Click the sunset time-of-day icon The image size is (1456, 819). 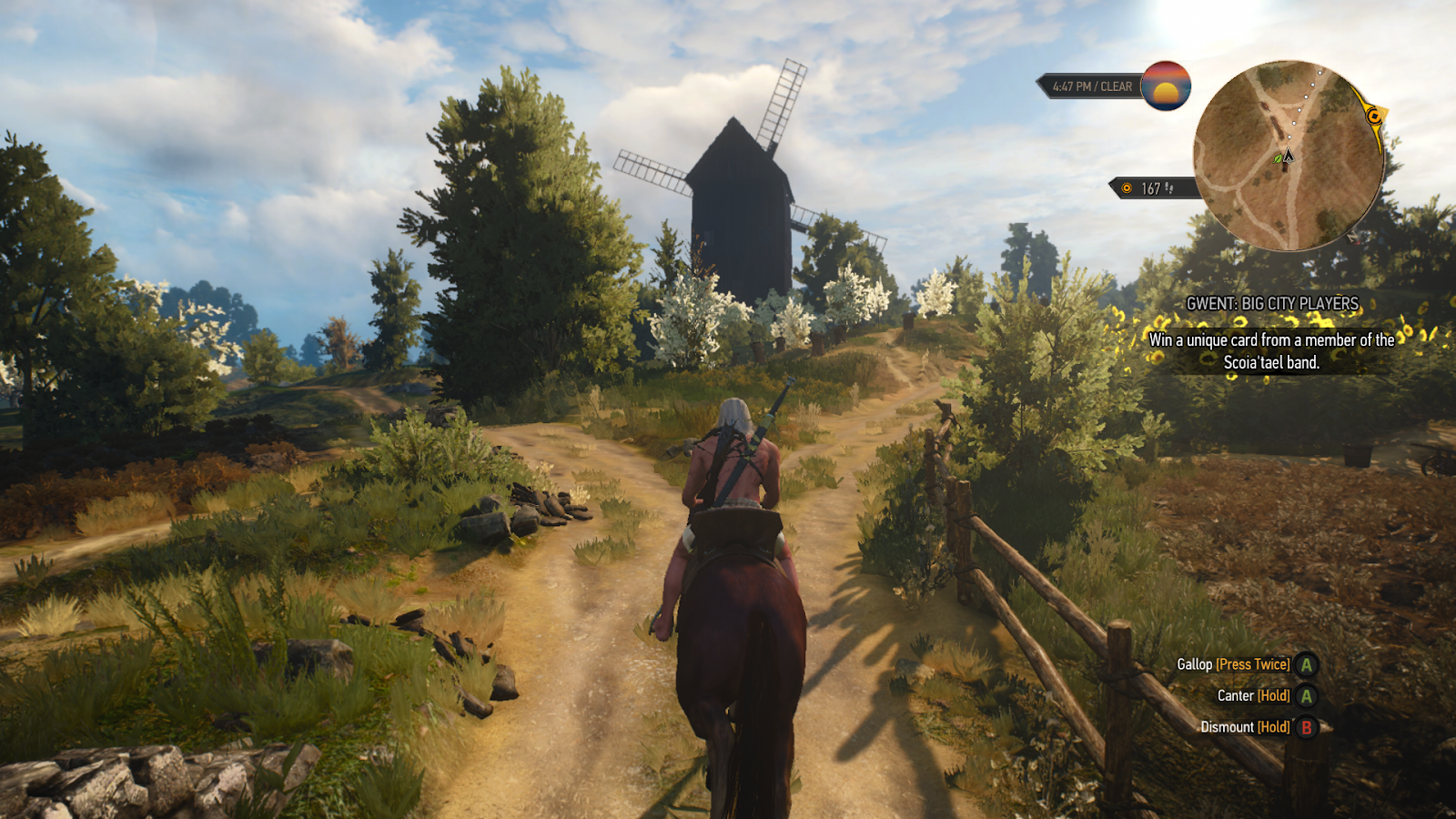pyautogui.click(x=1166, y=86)
